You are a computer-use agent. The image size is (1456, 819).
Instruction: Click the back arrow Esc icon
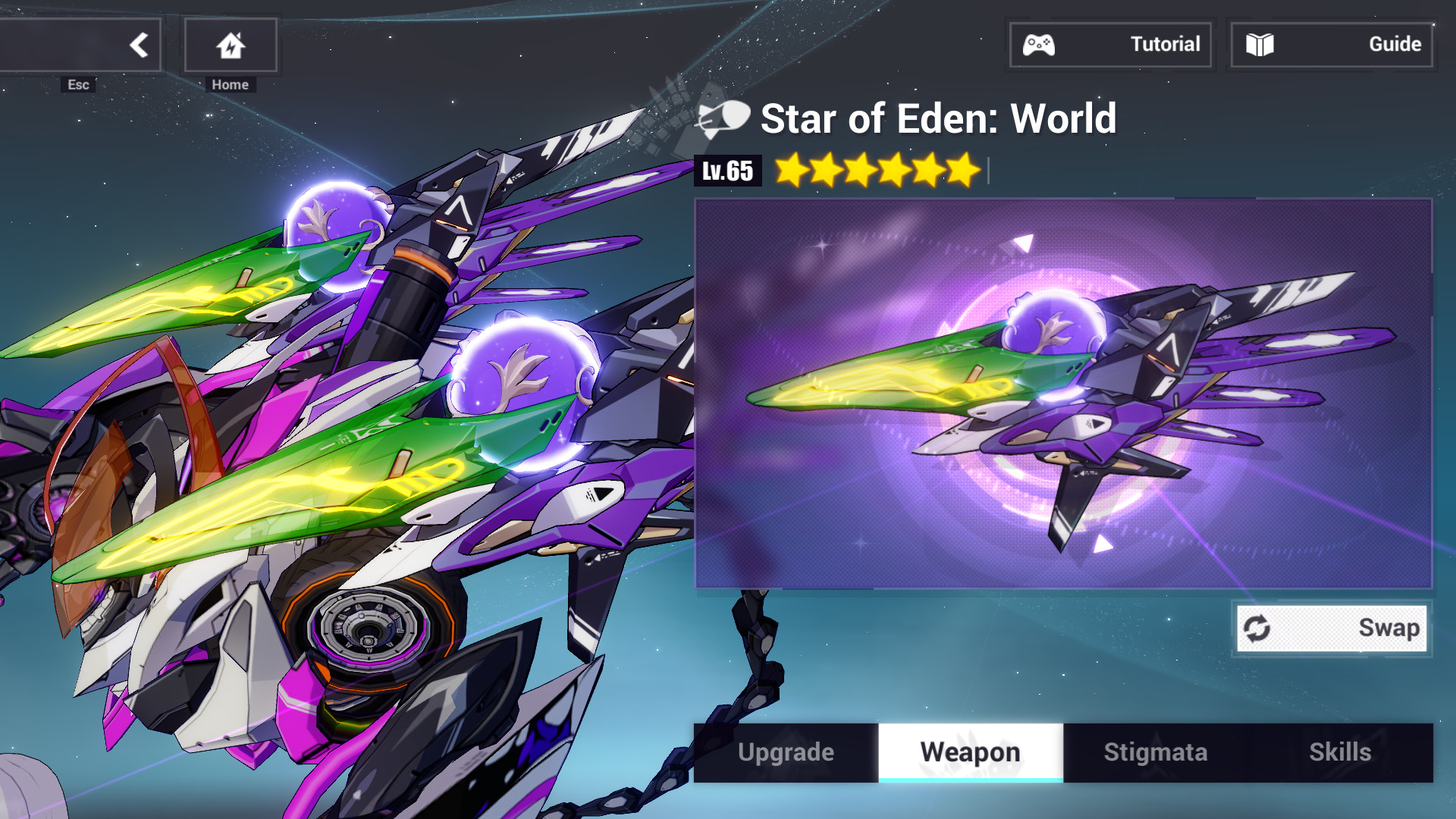click(x=139, y=44)
